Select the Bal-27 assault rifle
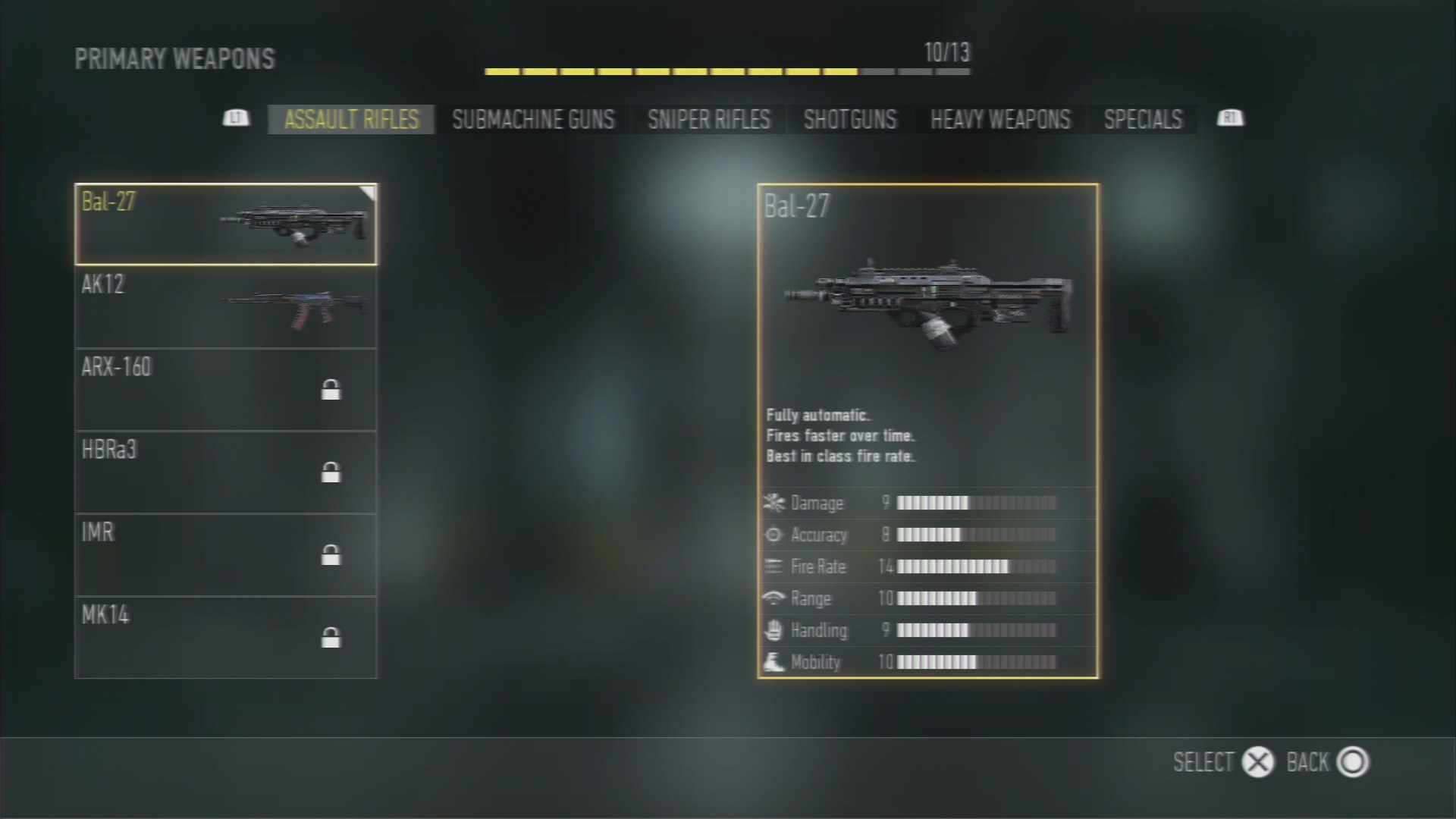The width and height of the screenshot is (1456, 819). pos(225,224)
